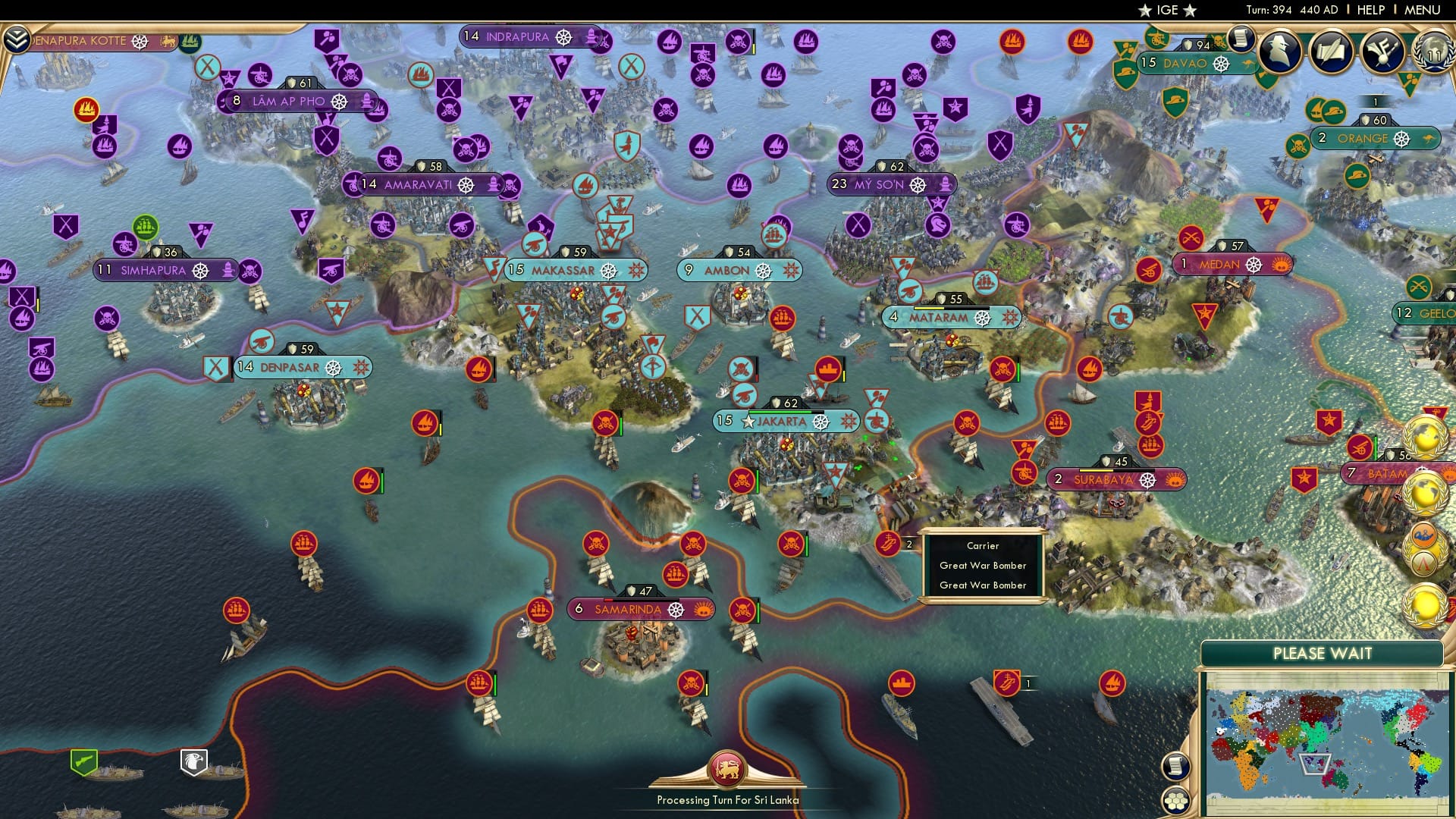
Task: Click the golden medal notification on the right edge
Action: tap(1423, 606)
